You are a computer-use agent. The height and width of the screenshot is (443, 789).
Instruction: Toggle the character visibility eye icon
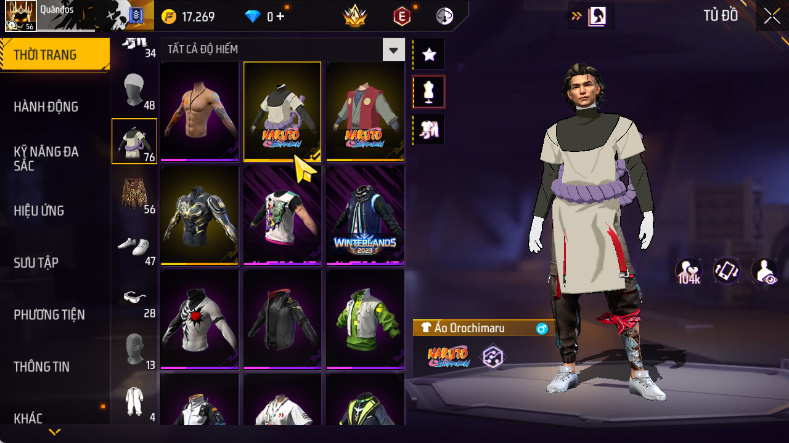point(765,271)
